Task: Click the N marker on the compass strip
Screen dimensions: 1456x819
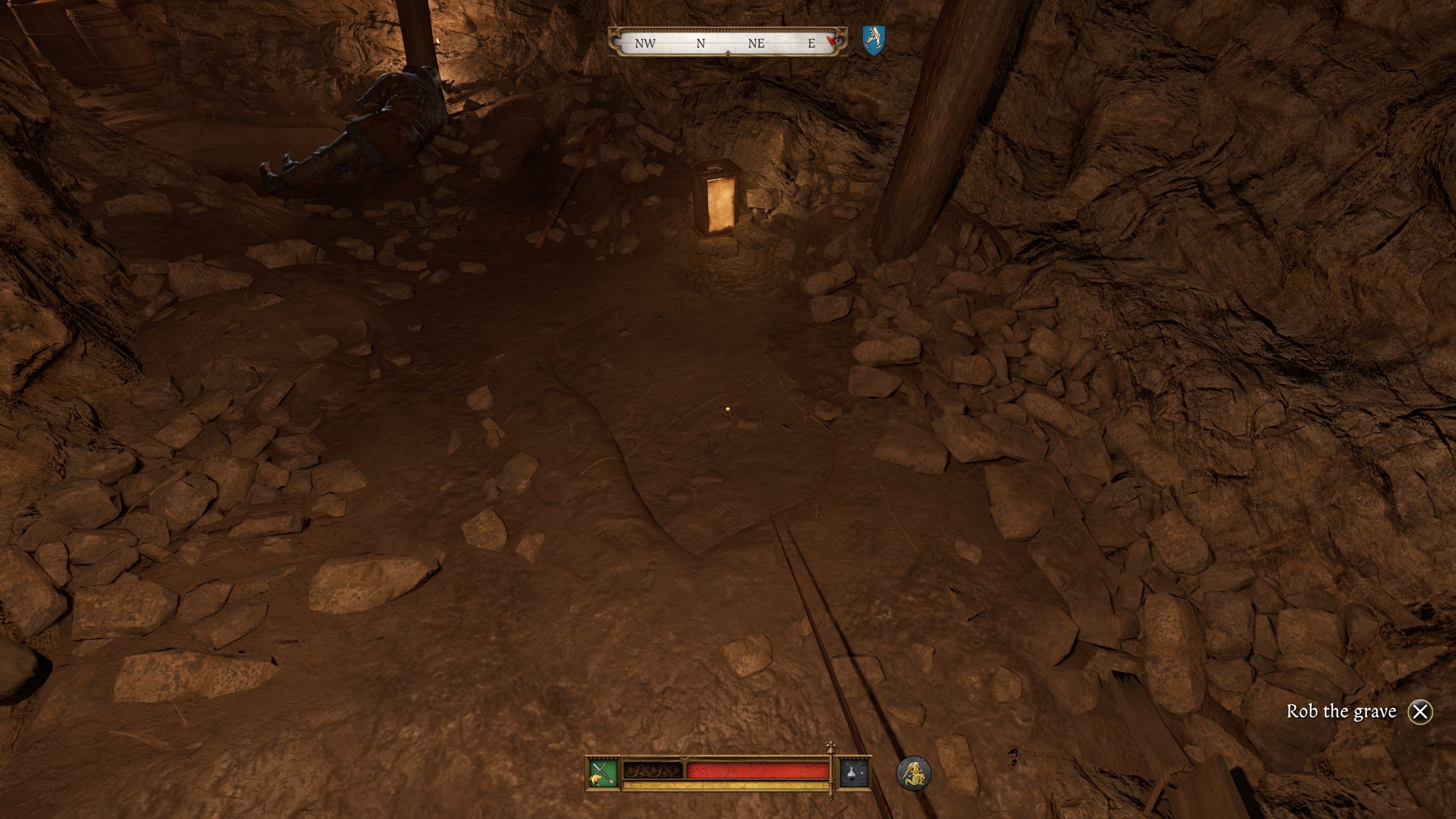Action: pyautogui.click(x=700, y=42)
